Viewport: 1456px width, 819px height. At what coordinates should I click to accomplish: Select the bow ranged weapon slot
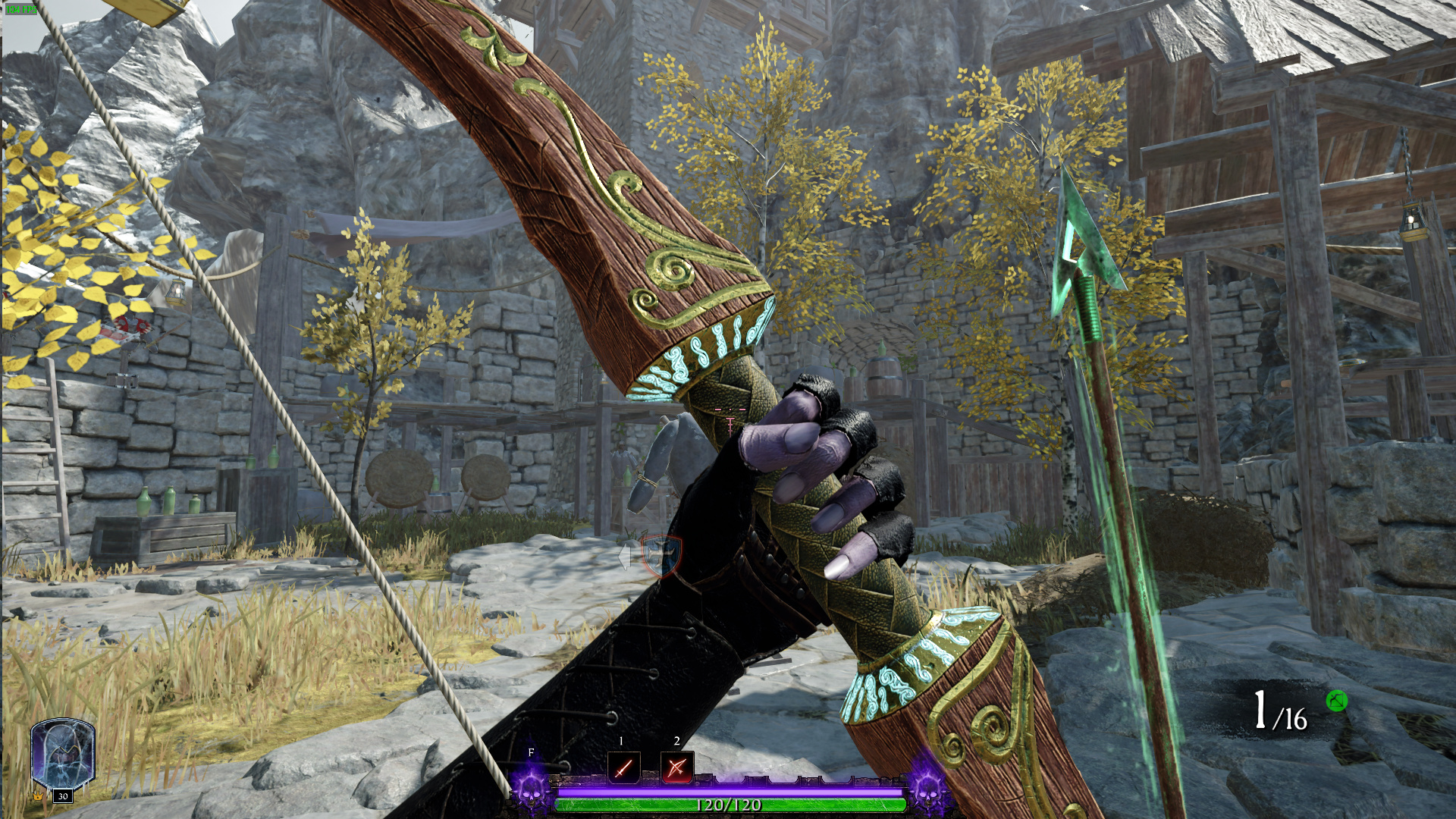tap(676, 767)
